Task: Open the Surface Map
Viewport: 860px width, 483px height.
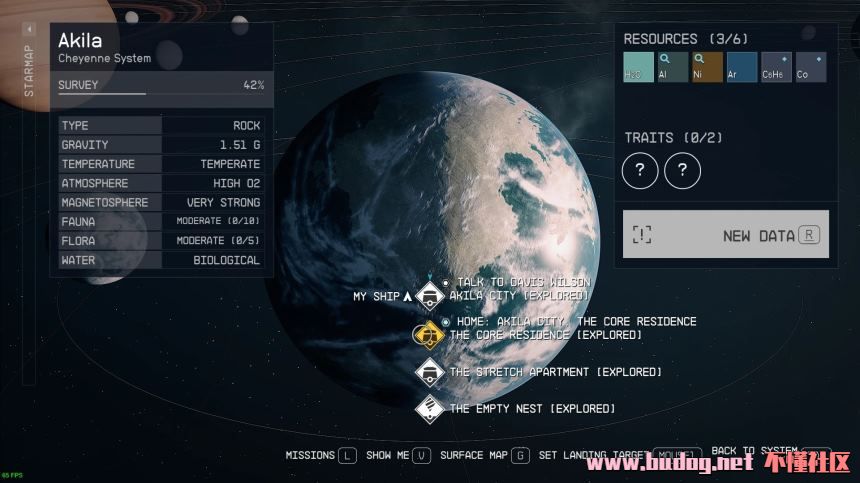Action: 485,455
